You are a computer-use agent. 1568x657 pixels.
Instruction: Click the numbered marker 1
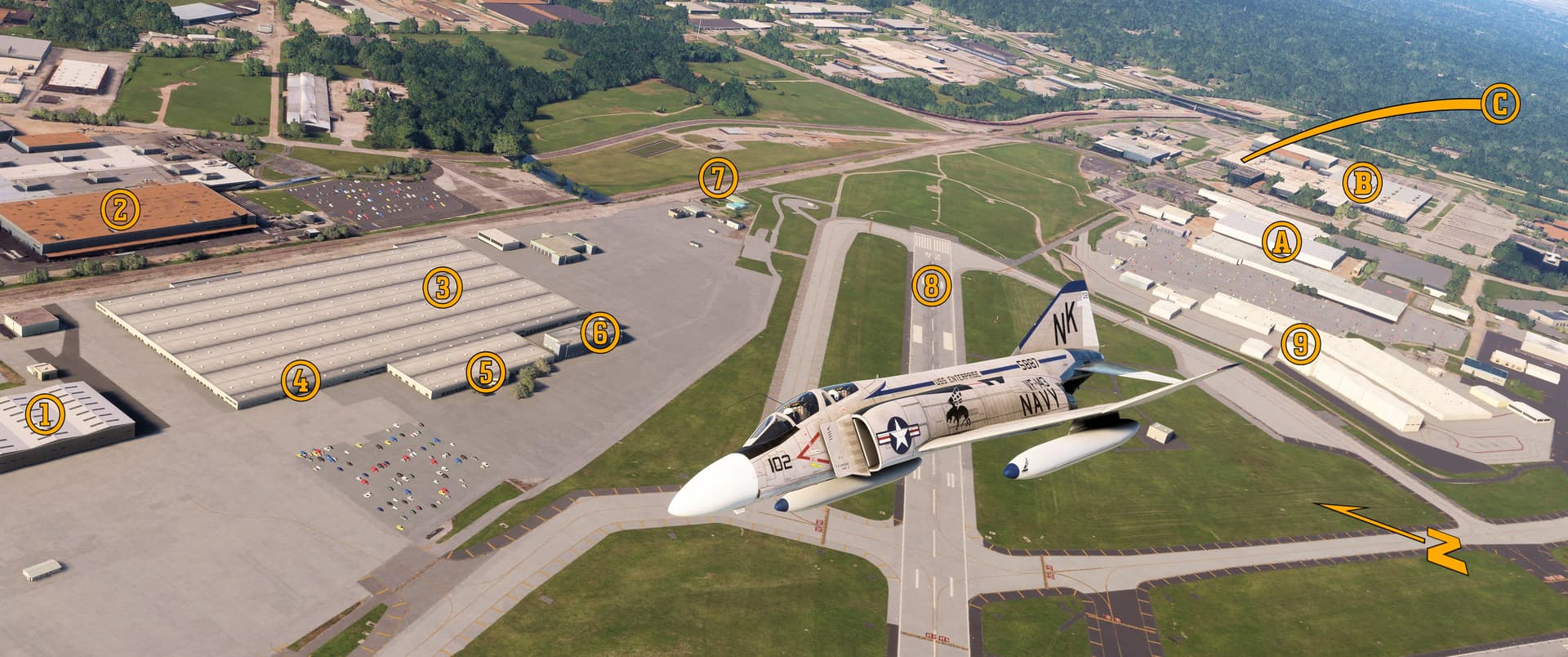pyautogui.click(x=45, y=414)
